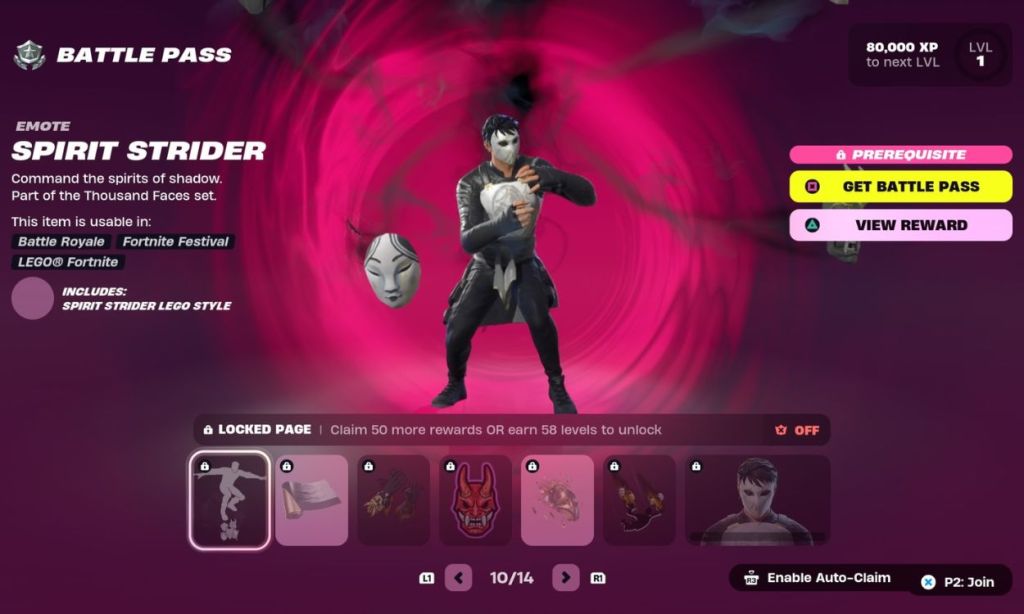Open the Battle Pass header icon
The width and height of the screenshot is (1024, 614).
click(x=29, y=55)
